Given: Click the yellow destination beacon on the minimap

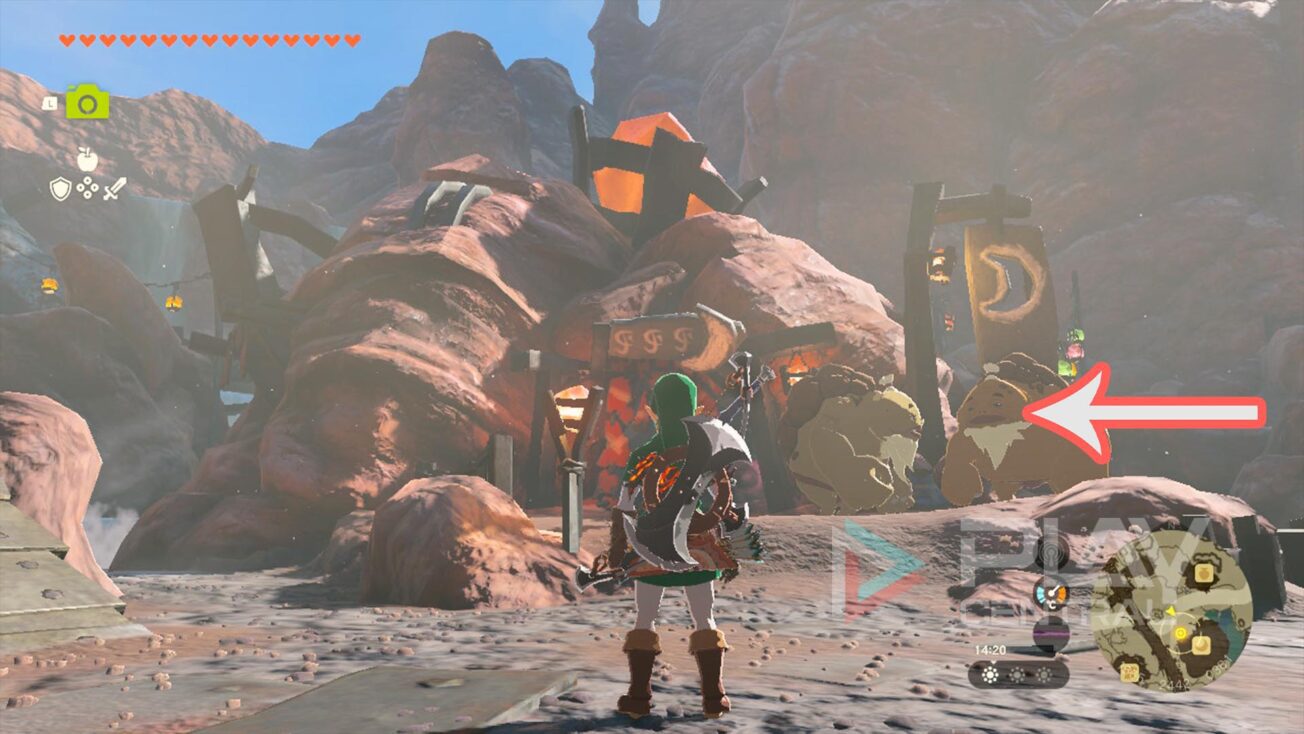Looking at the screenshot, I should [1179, 632].
